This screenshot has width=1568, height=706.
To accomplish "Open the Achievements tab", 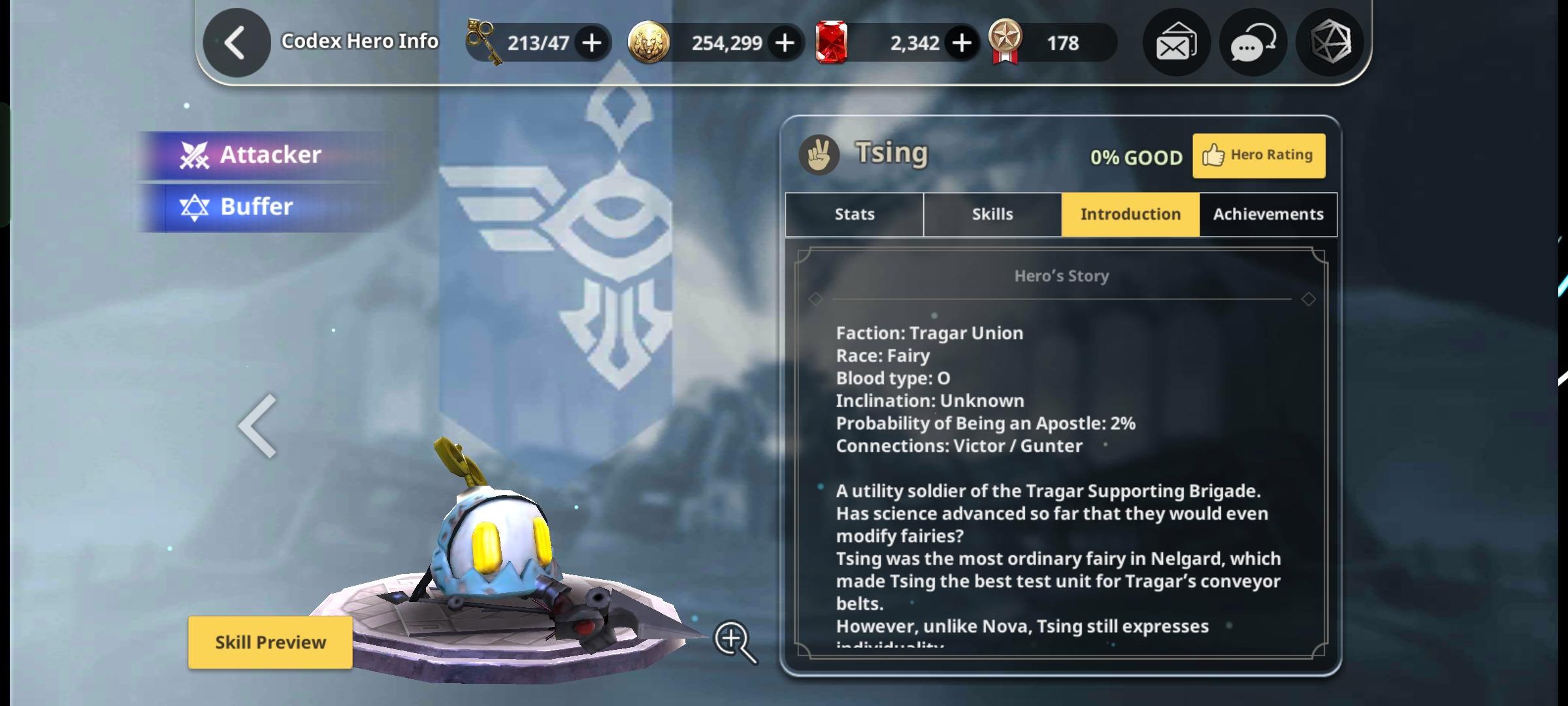I will point(1267,214).
